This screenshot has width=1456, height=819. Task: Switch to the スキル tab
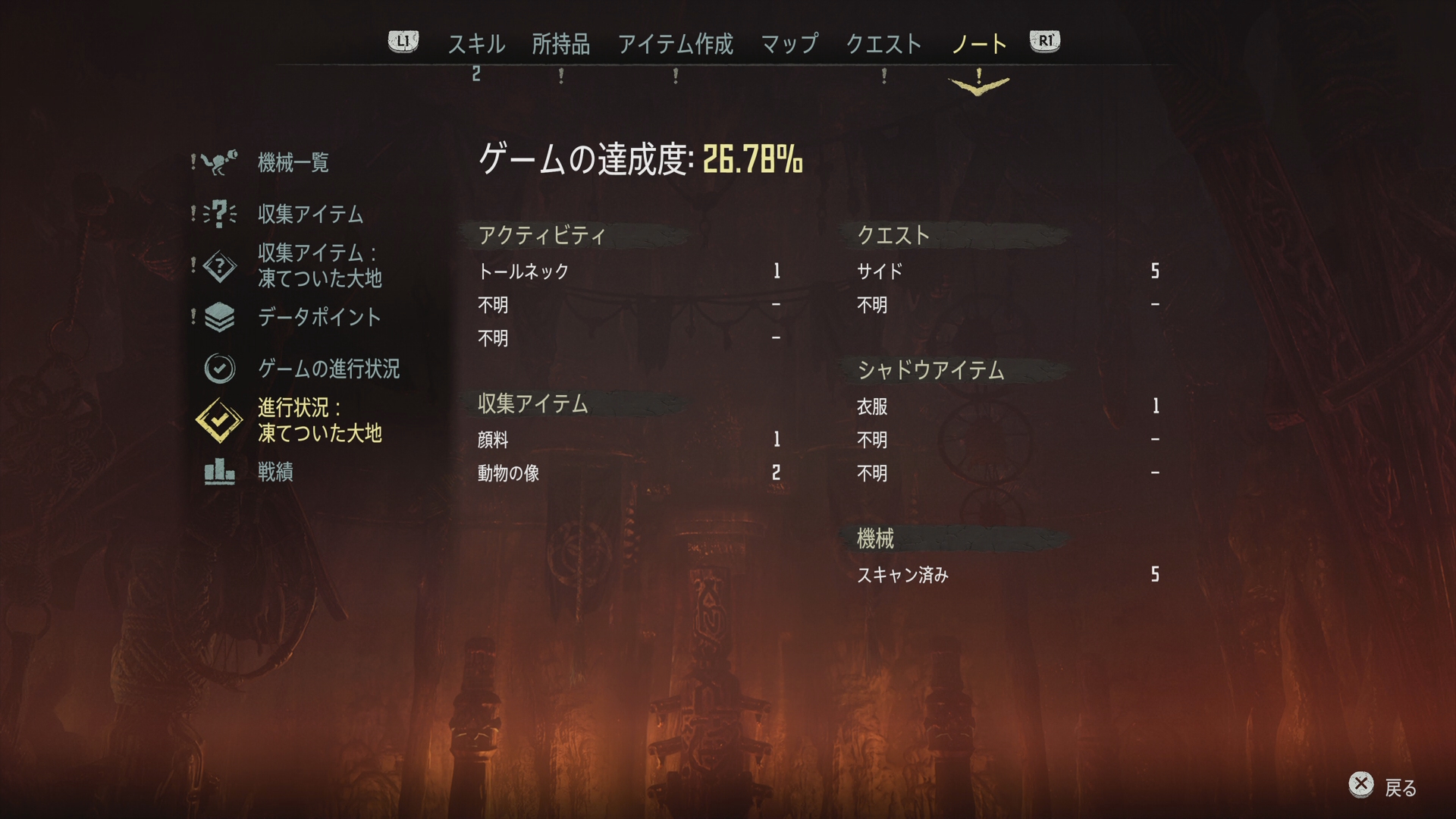point(475,44)
